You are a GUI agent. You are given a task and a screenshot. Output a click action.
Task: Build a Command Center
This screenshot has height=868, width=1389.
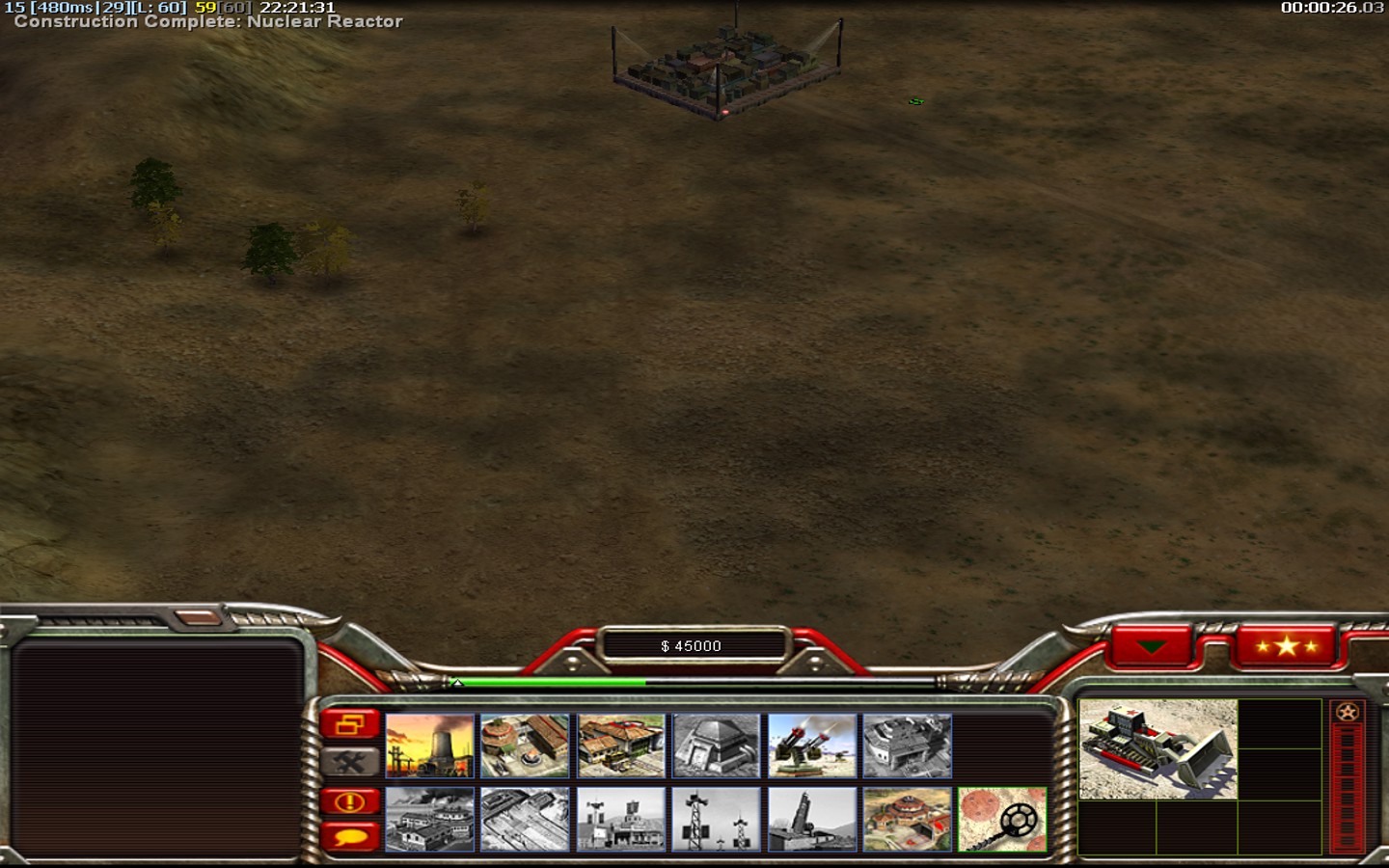tap(907, 820)
